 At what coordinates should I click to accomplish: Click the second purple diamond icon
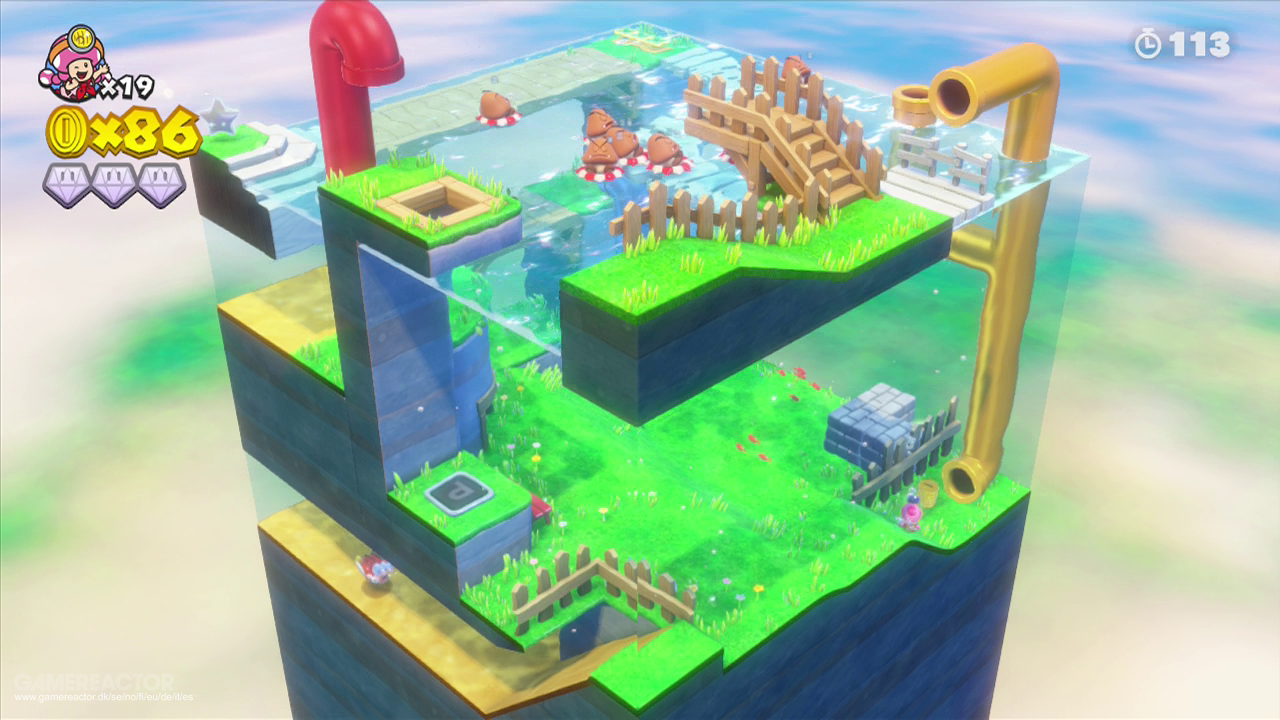click(113, 185)
